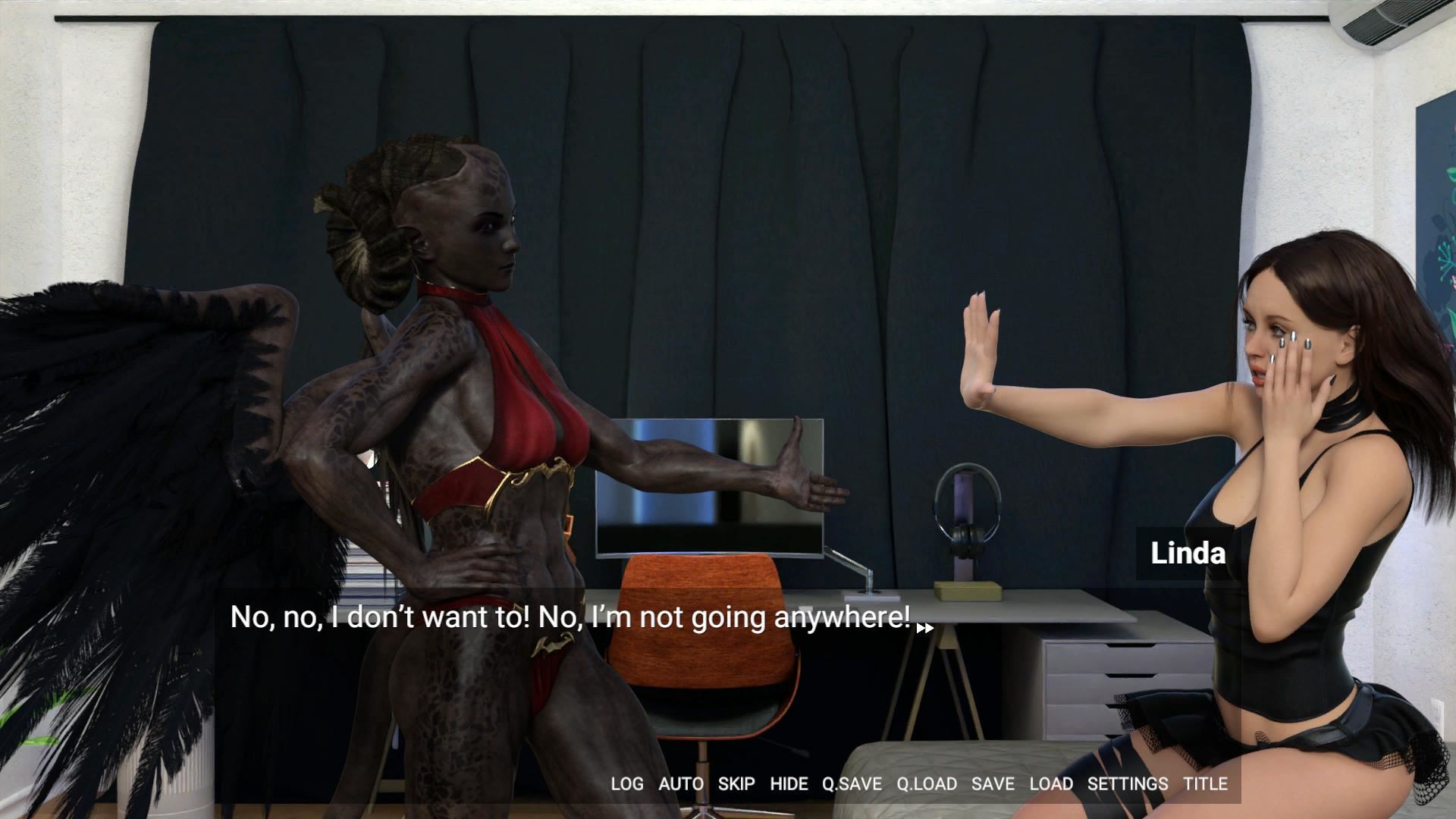1456x819 pixels.
Task: Open the SAVE game menu
Action: click(x=993, y=784)
